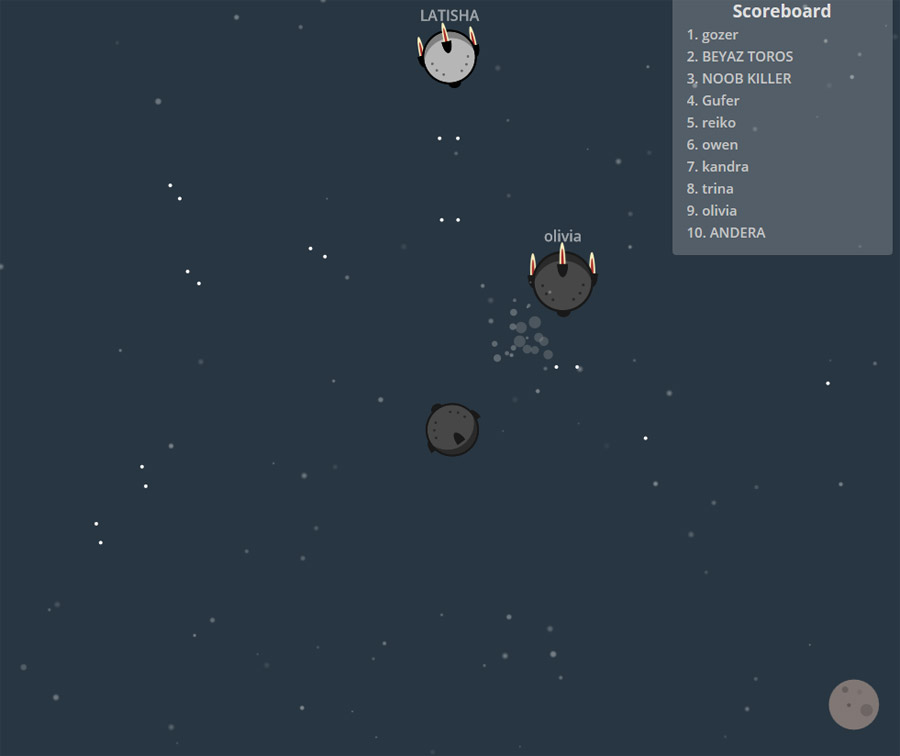Pick reiko from the scoreboard

[711, 123]
